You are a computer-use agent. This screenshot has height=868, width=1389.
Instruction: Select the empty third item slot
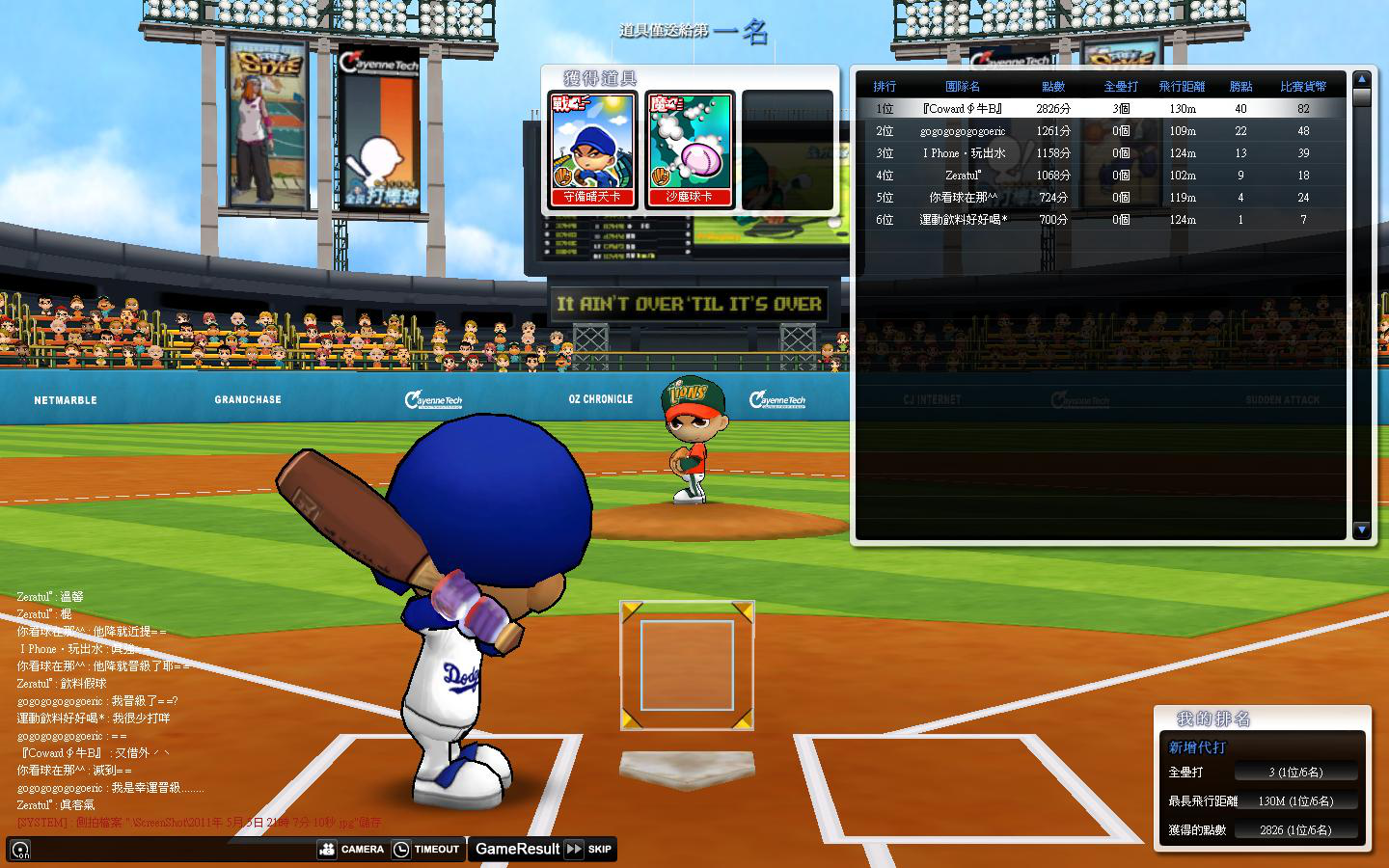(787, 149)
